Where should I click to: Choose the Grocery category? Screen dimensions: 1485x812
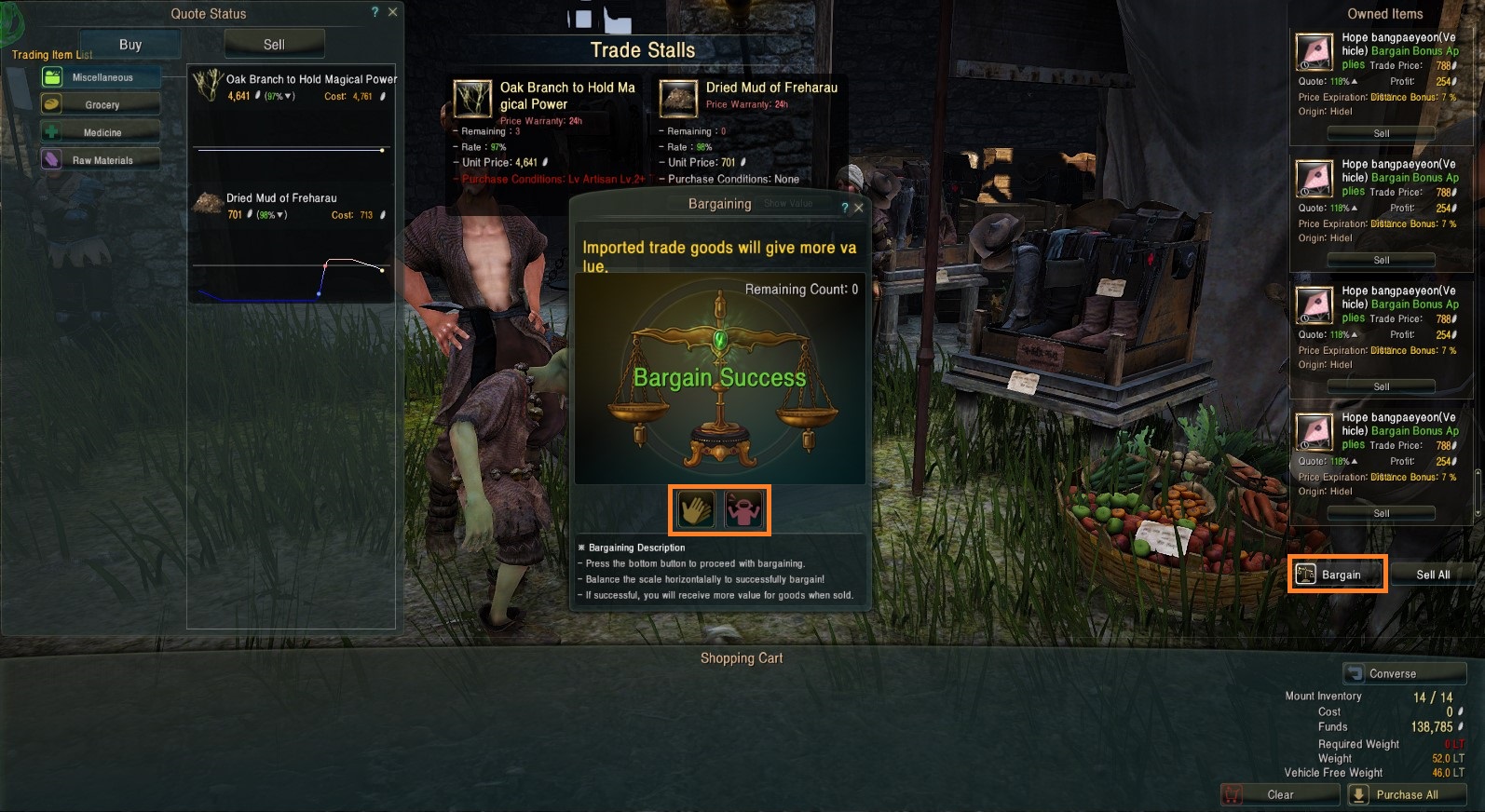pos(102,105)
